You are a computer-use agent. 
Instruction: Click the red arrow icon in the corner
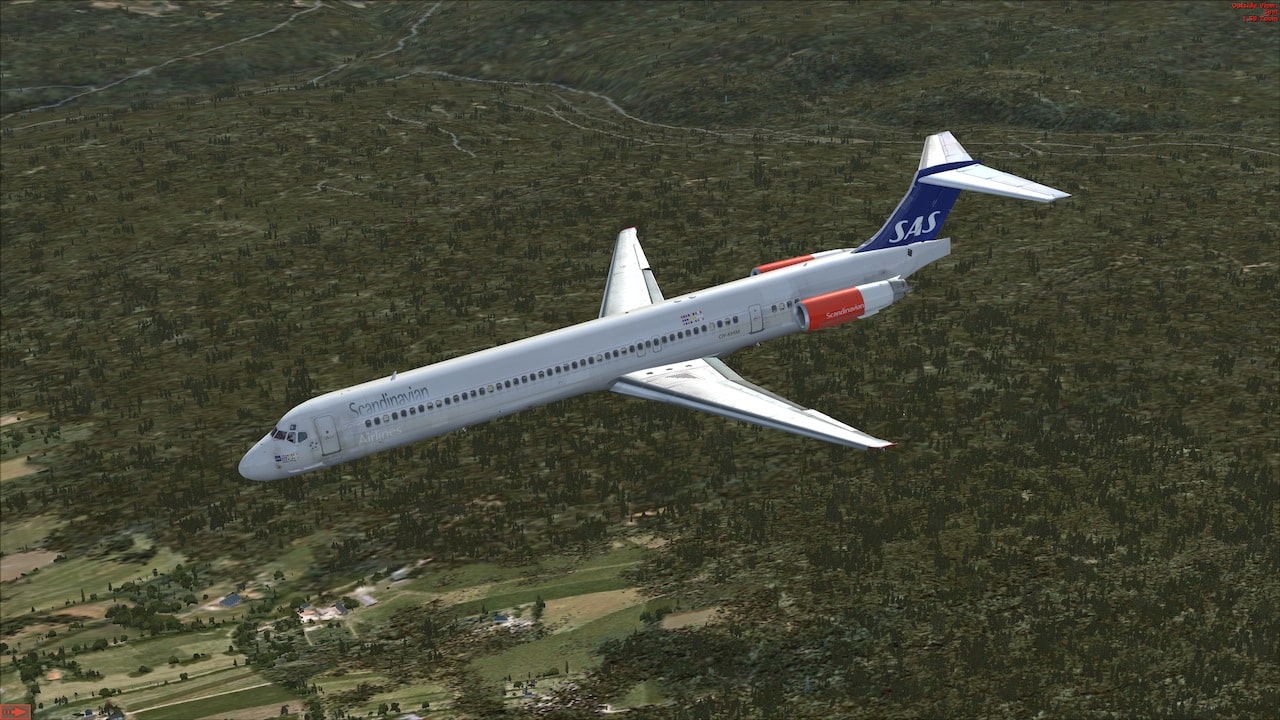pos(15,712)
